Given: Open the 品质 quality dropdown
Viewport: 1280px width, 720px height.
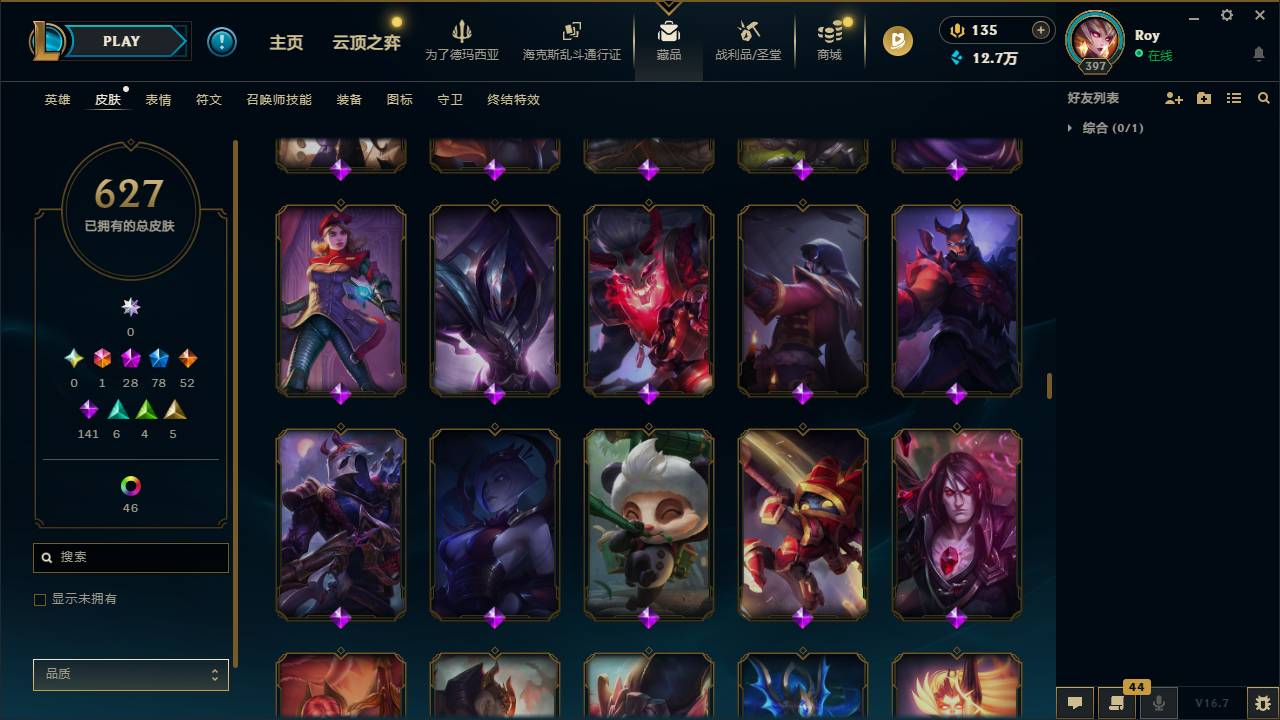Looking at the screenshot, I should point(130,674).
